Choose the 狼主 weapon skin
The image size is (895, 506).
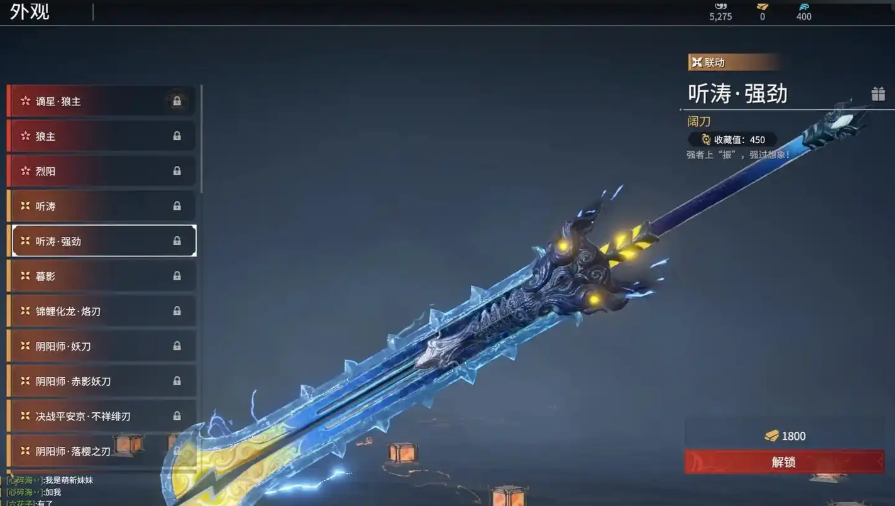[x=100, y=136]
